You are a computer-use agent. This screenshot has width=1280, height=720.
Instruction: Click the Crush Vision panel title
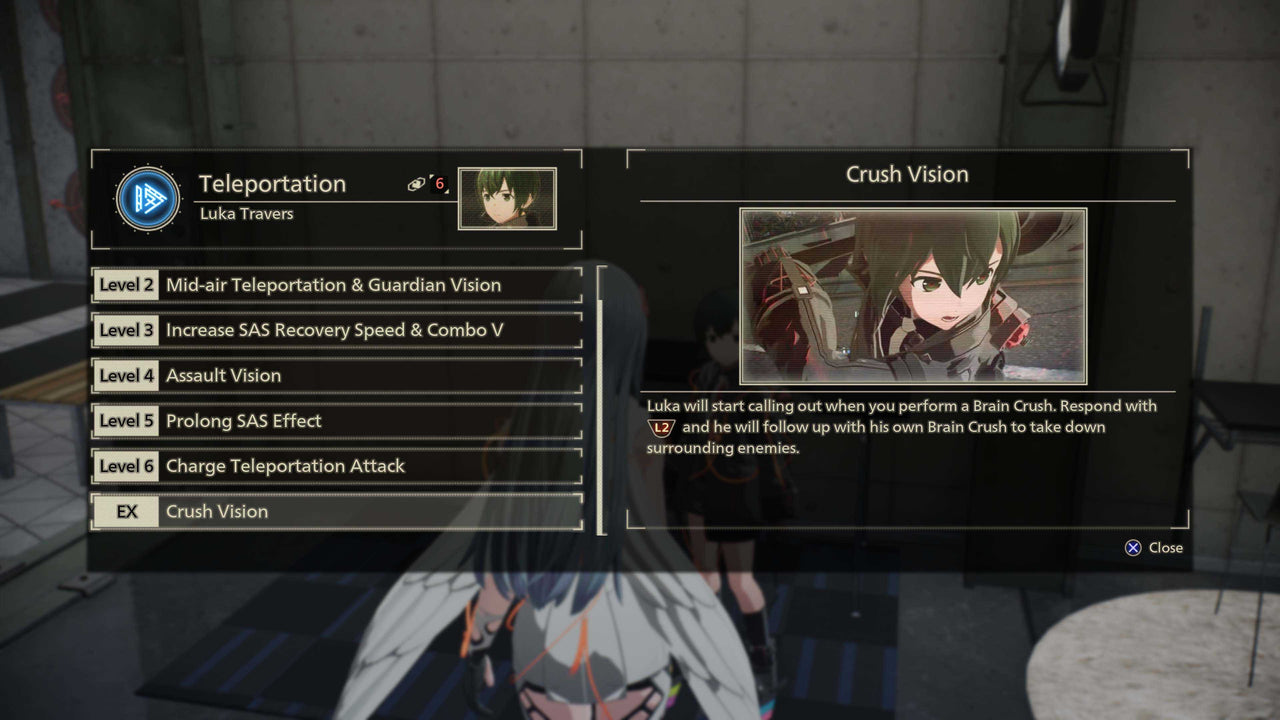click(907, 174)
